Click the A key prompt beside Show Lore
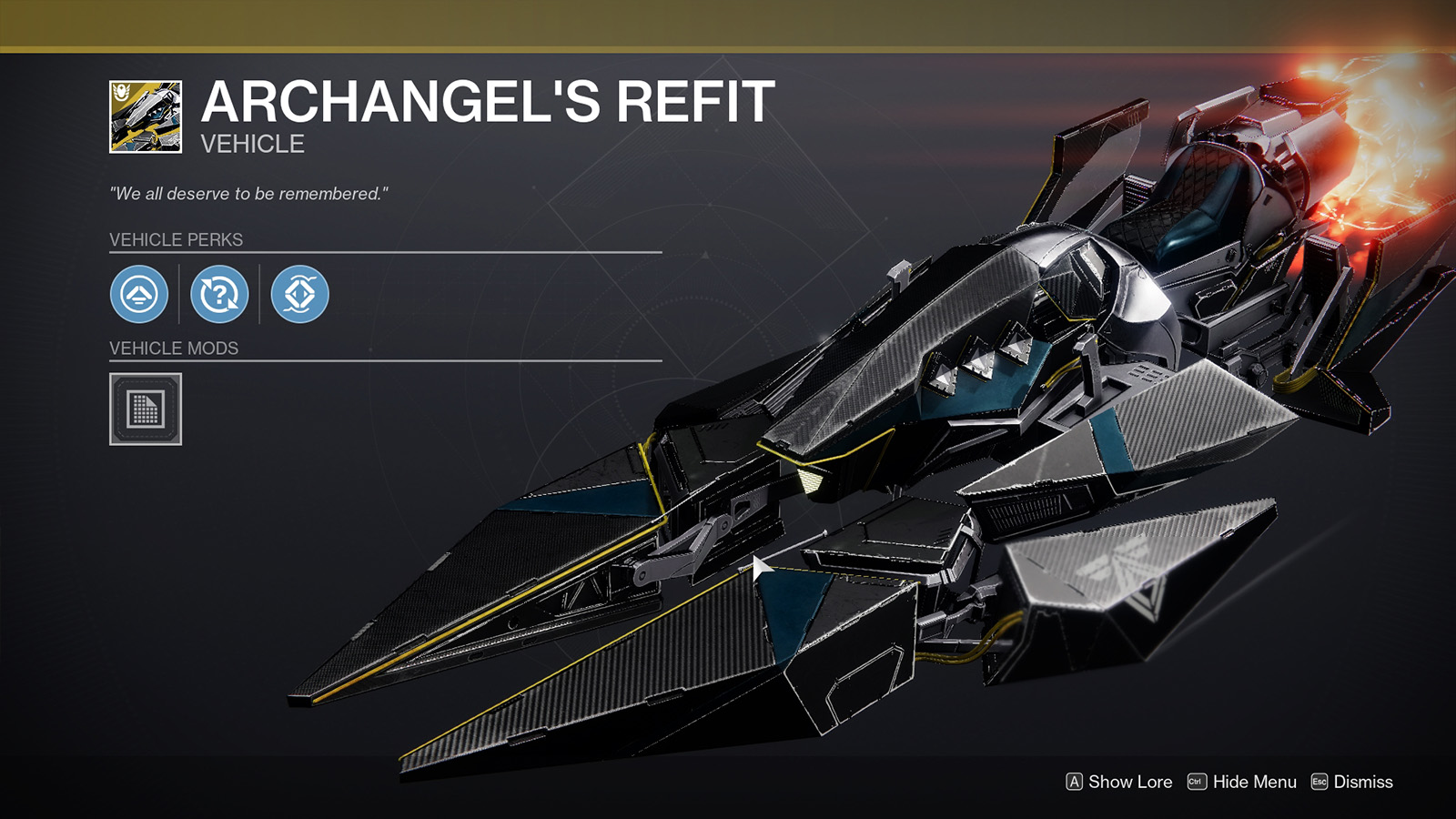Image resolution: width=1456 pixels, height=819 pixels. (x=1077, y=781)
